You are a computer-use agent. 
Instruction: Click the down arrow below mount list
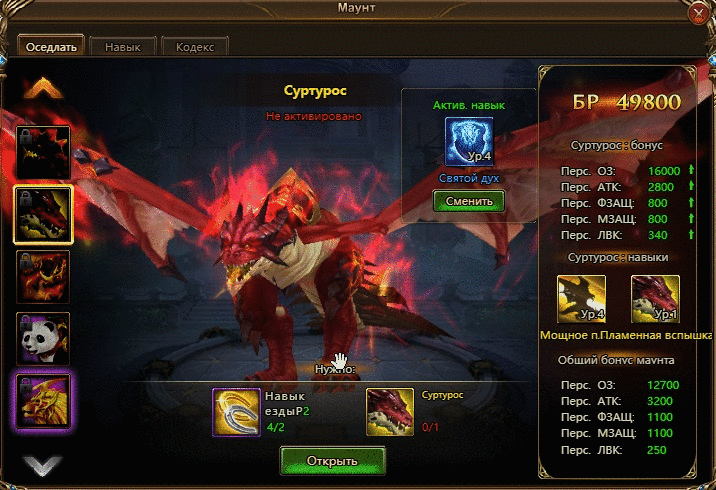click(x=42, y=465)
